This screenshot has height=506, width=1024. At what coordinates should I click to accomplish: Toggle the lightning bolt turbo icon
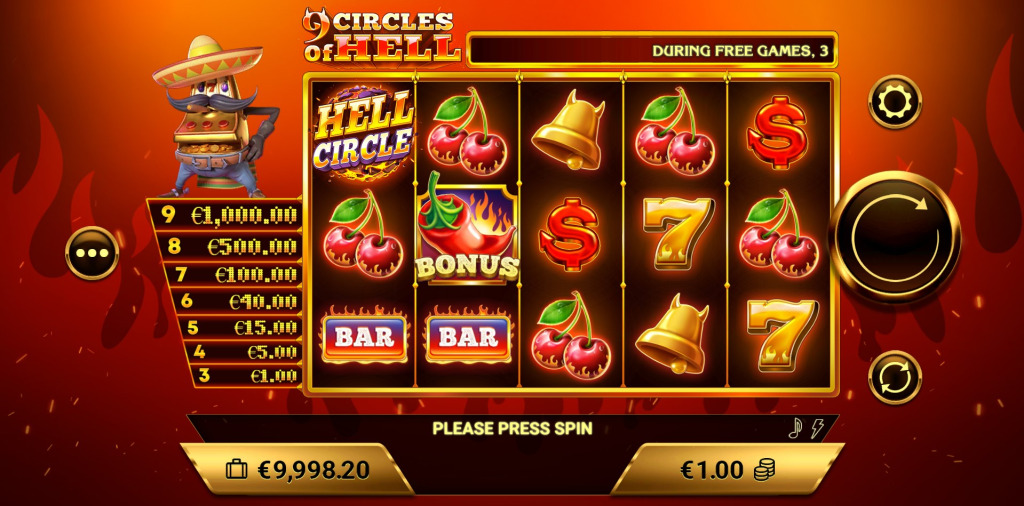[817, 429]
